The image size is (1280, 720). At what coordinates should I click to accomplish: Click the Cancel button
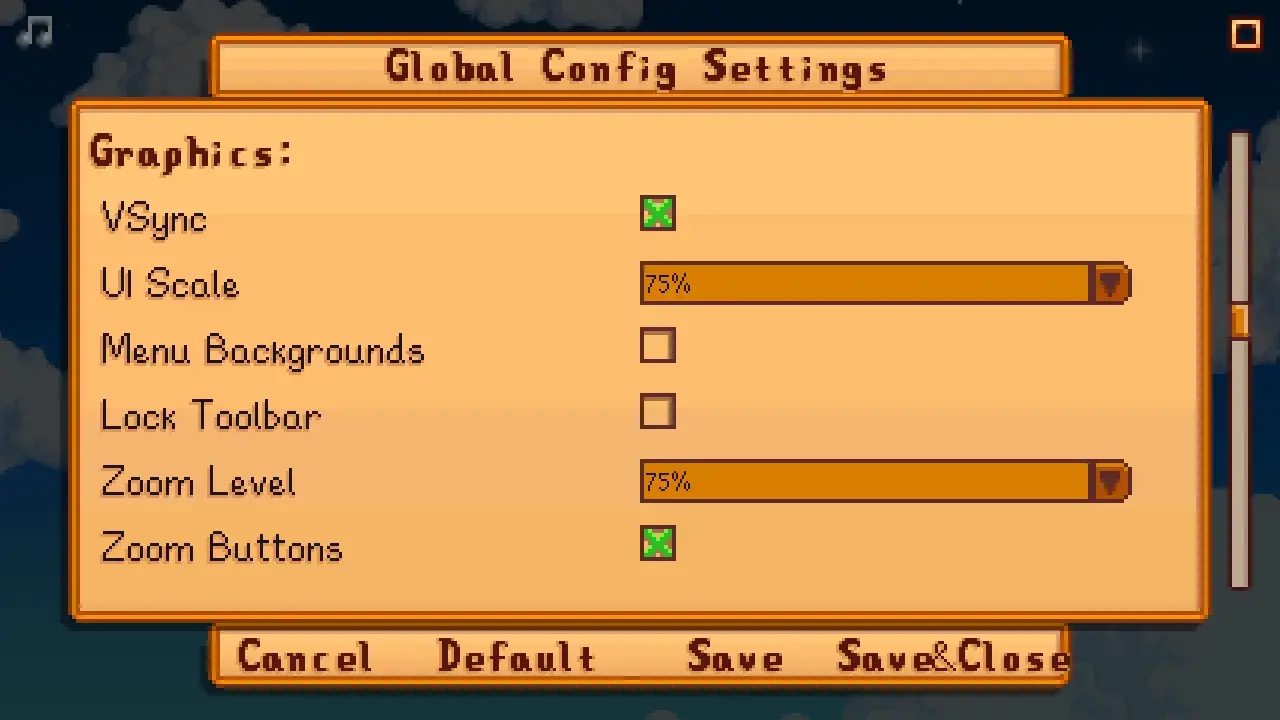(x=304, y=657)
